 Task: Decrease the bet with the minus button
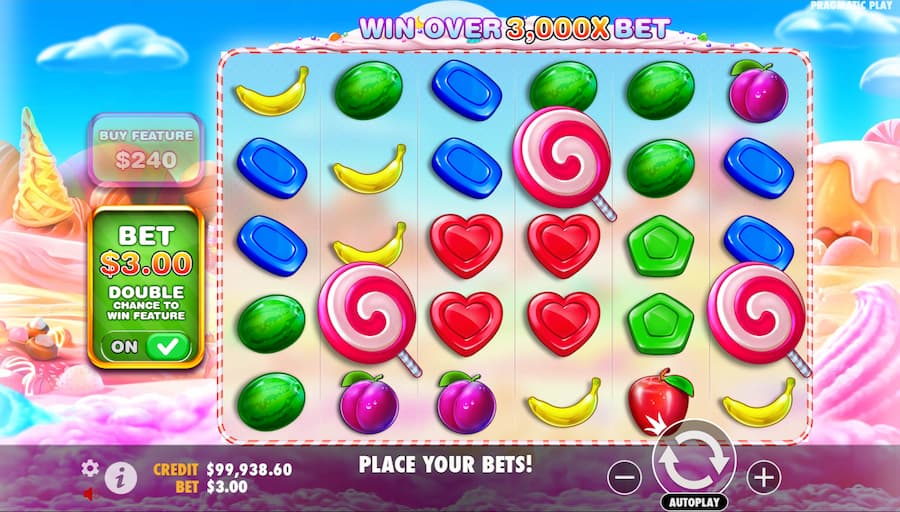[624, 478]
